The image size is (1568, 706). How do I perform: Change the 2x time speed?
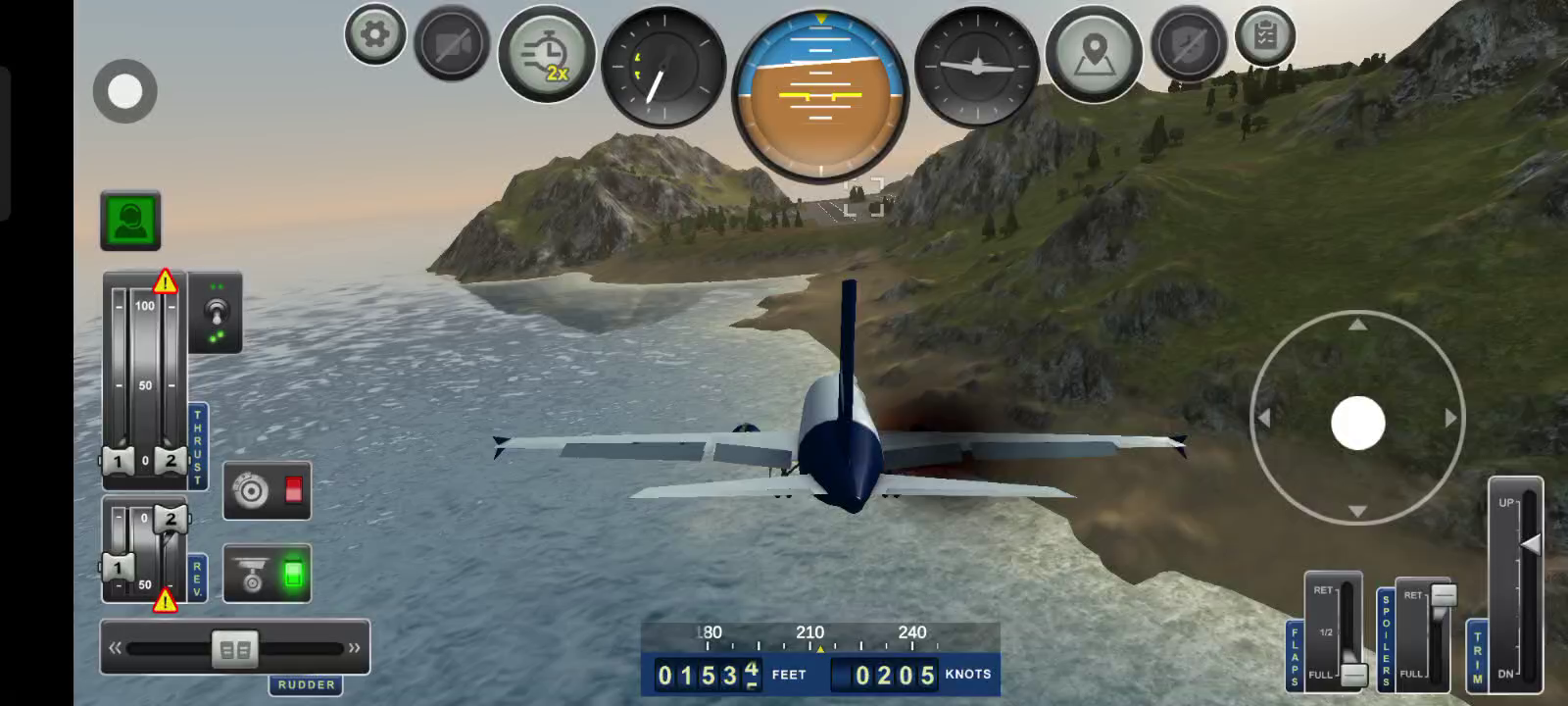[x=547, y=55]
